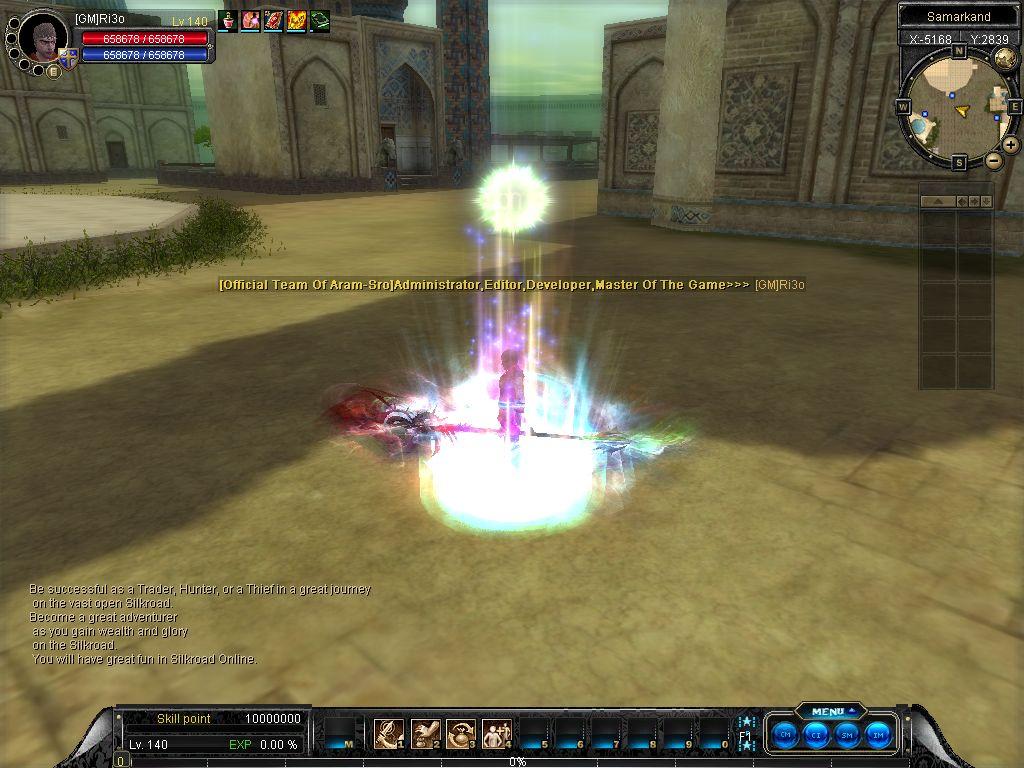Click the SM round blue button
This screenshot has height=768, width=1024.
pyautogui.click(x=847, y=733)
